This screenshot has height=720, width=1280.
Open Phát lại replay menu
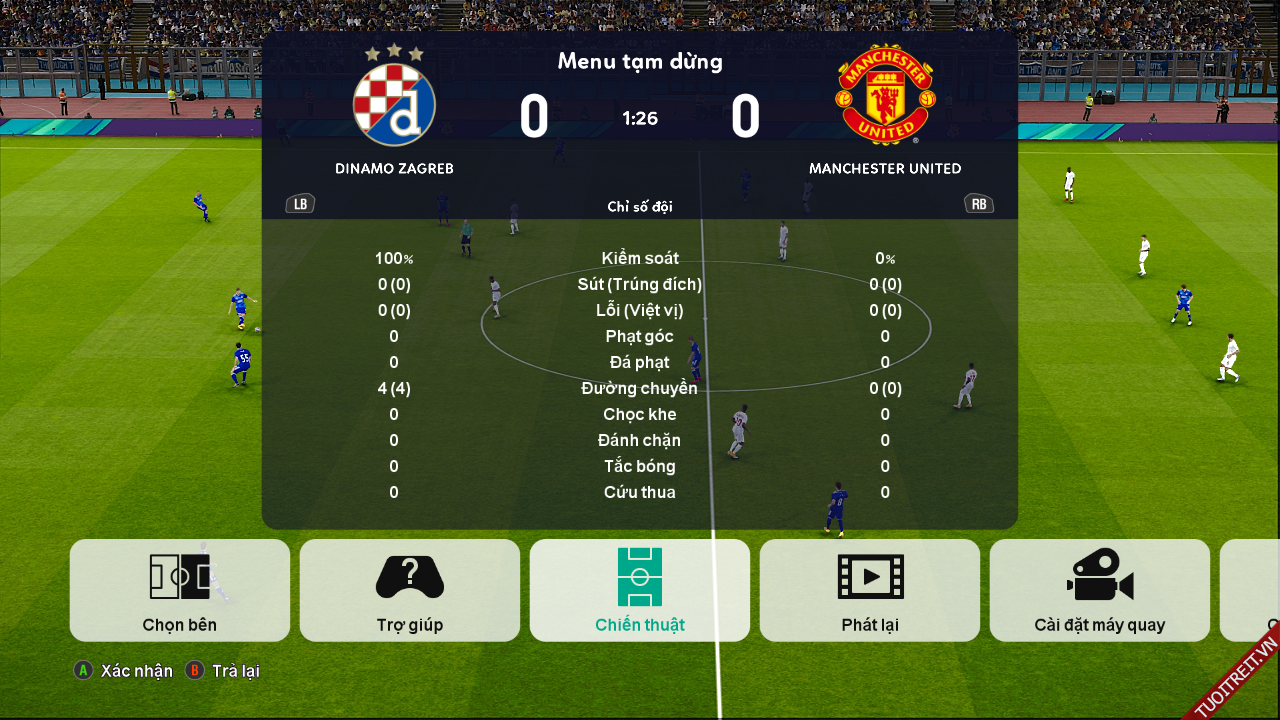coord(870,590)
